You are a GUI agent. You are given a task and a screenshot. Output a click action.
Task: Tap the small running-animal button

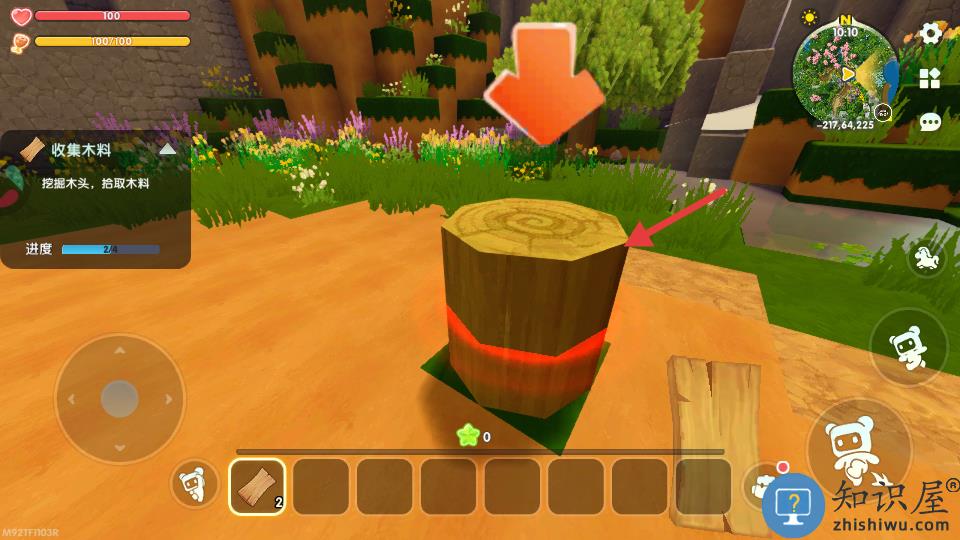click(x=927, y=260)
